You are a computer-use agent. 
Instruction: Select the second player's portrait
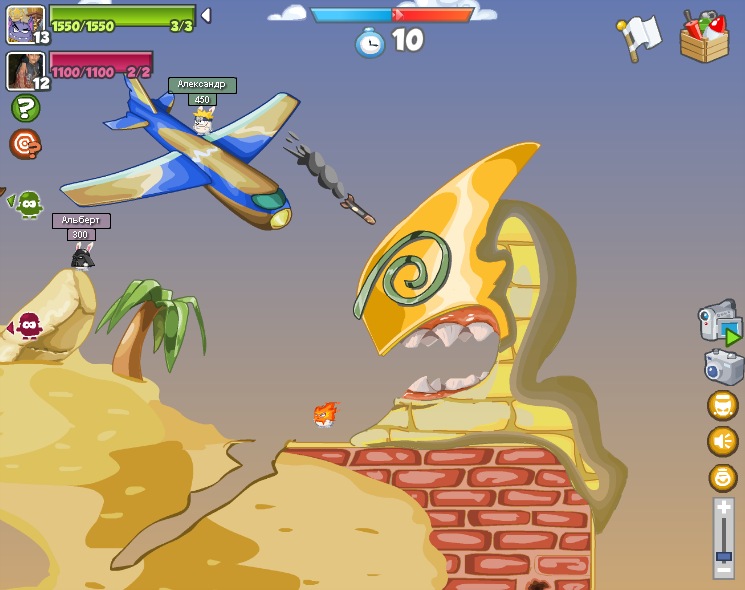(24, 70)
